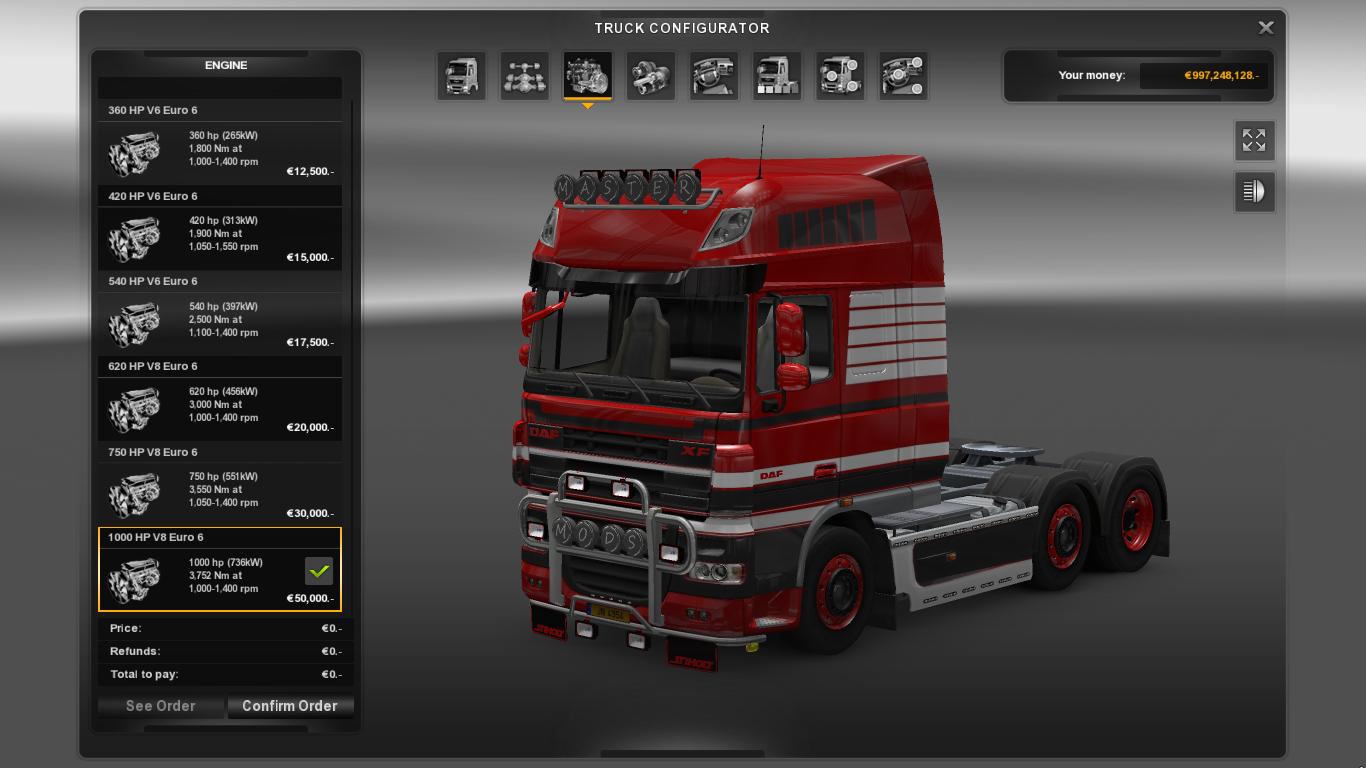Select the 620 HP V8 Euro 6 engine
The height and width of the screenshot is (768, 1366).
point(220,405)
